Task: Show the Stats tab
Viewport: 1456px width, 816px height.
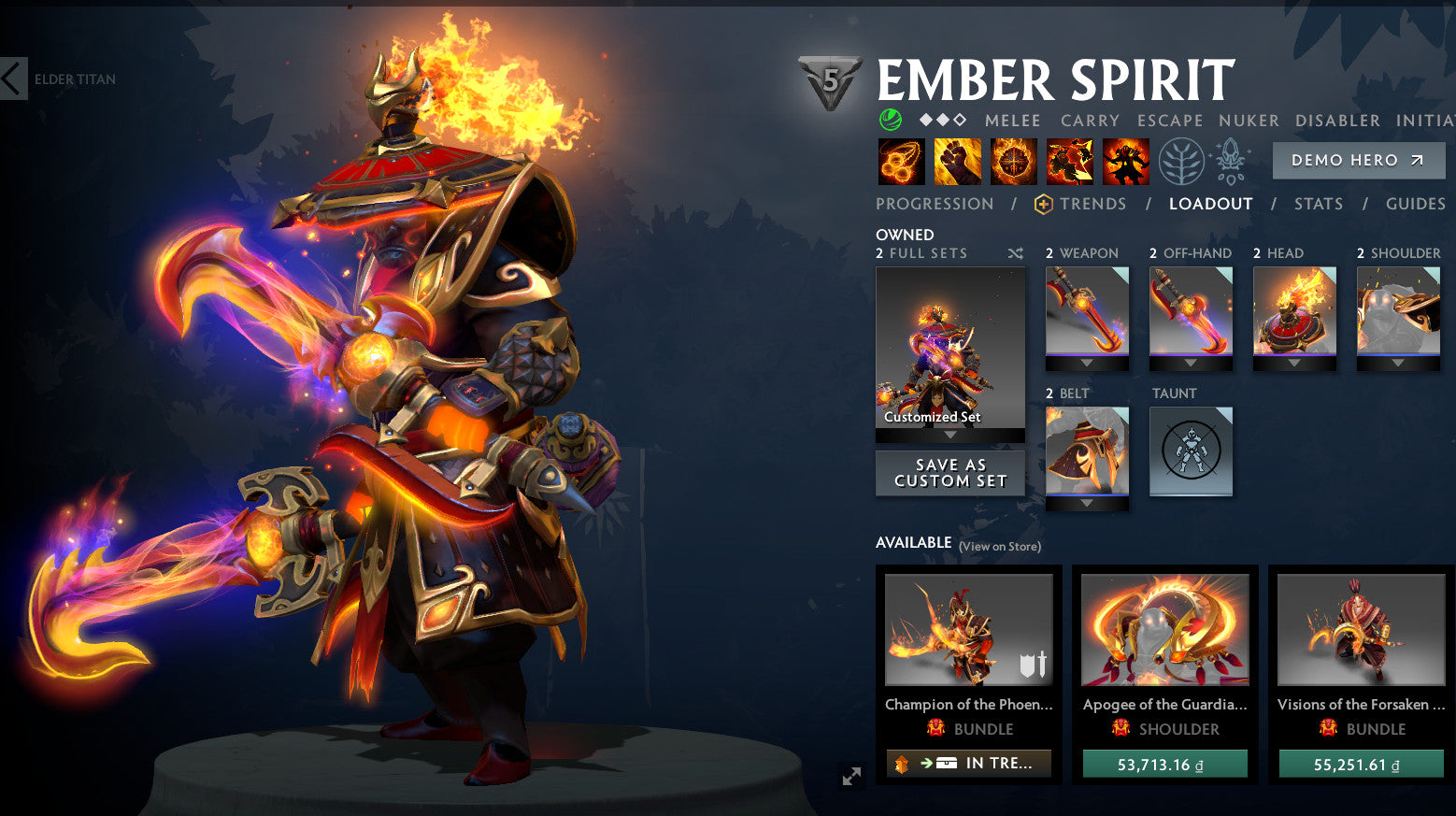Action: pos(1318,204)
